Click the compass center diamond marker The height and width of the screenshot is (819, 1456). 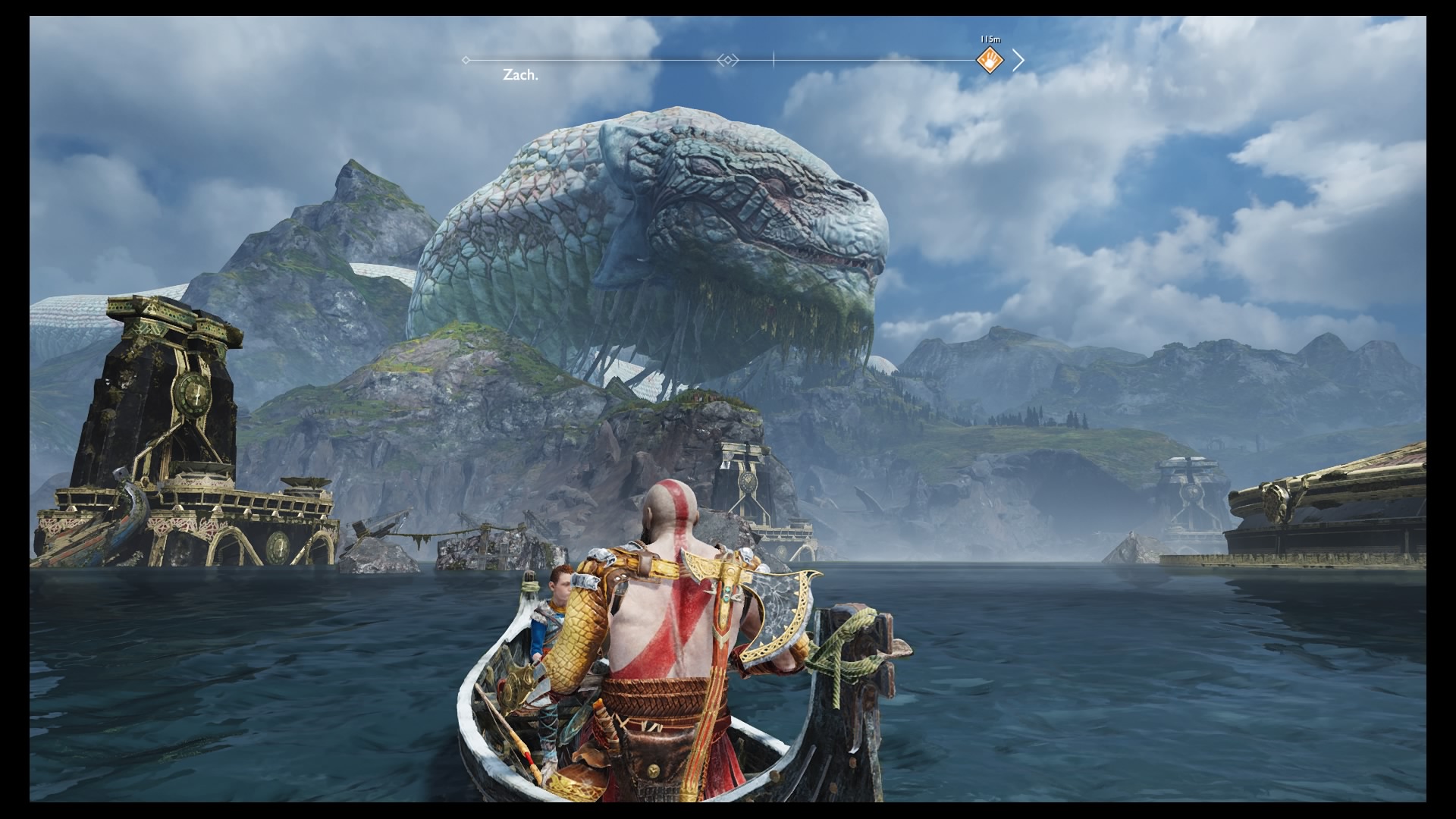point(727,60)
